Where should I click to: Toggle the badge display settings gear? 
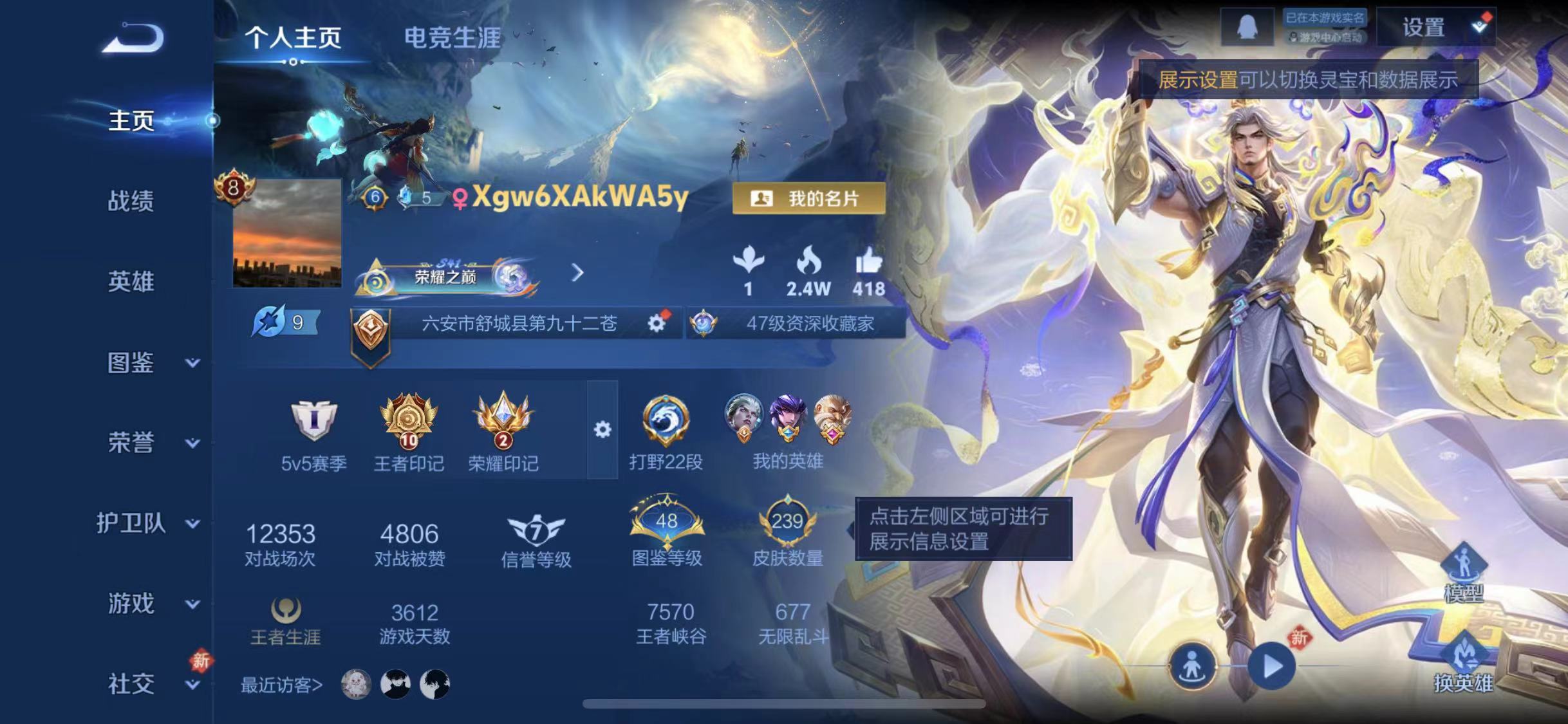[x=603, y=428]
